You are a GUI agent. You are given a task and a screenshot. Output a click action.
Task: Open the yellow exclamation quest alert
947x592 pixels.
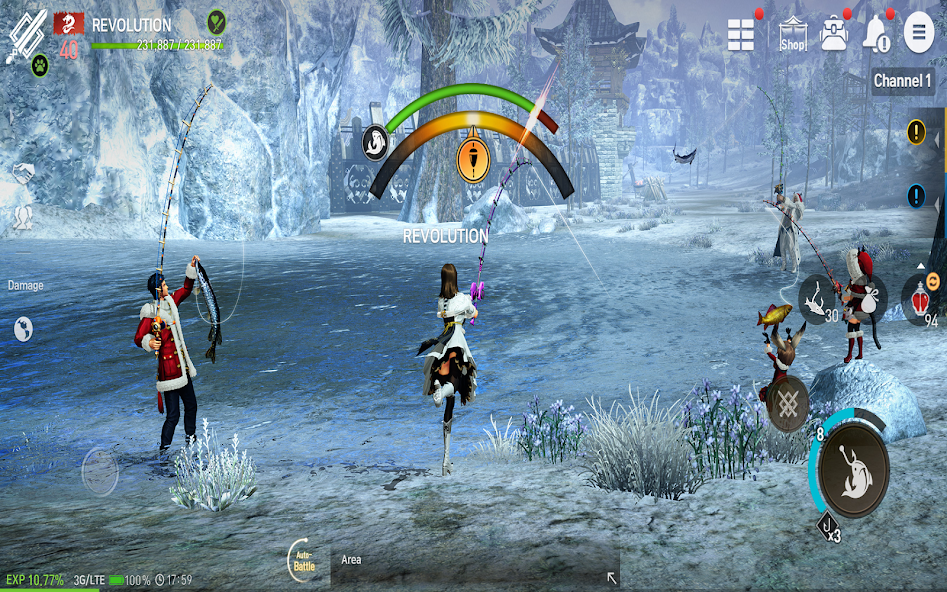tap(916, 132)
